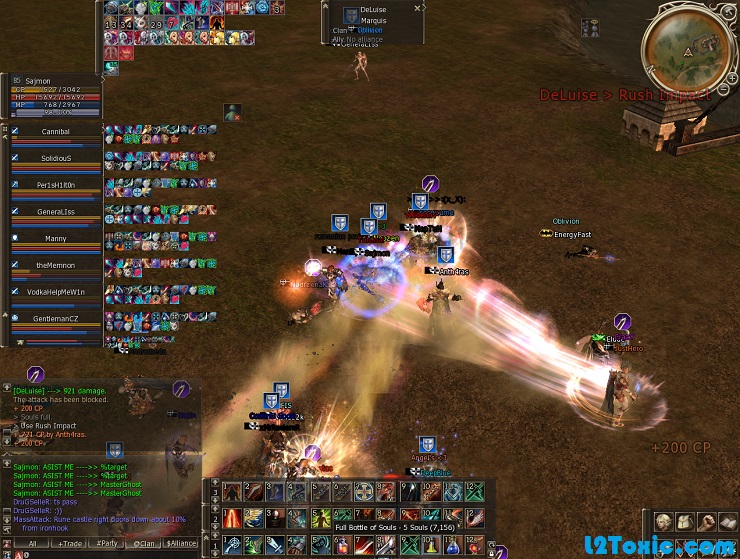Show the @Clan chat tab
The height and width of the screenshot is (559, 740).
(x=143, y=543)
